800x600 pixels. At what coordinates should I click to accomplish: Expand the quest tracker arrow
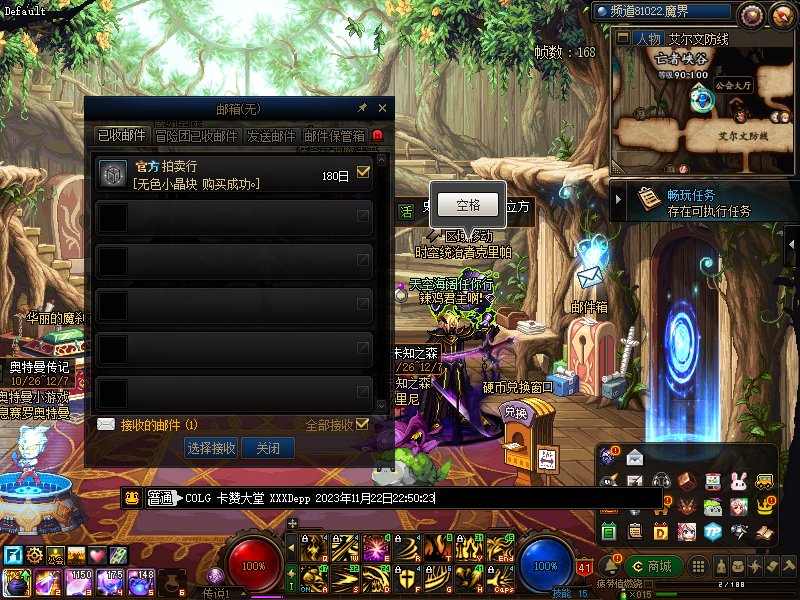pyautogui.click(x=620, y=201)
